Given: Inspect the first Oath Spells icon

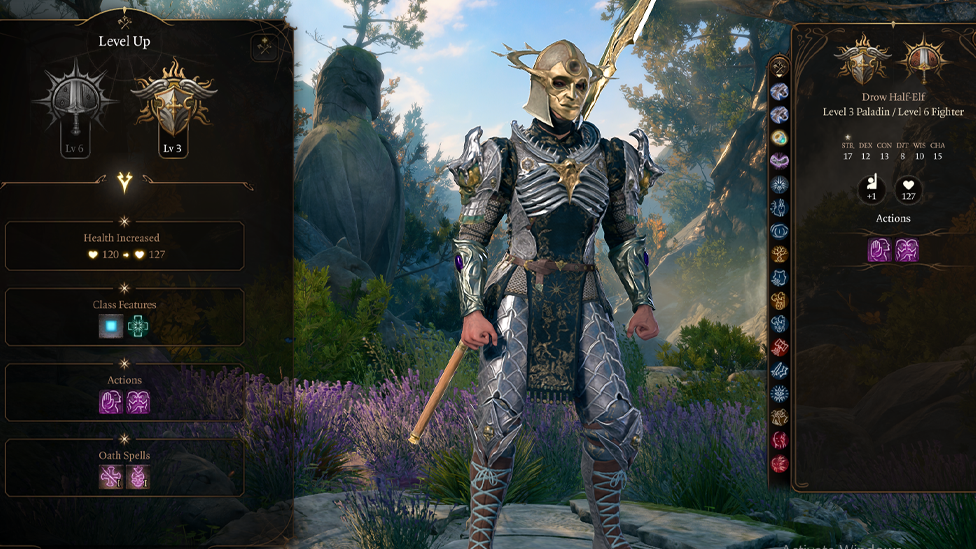Looking at the screenshot, I should click(111, 477).
